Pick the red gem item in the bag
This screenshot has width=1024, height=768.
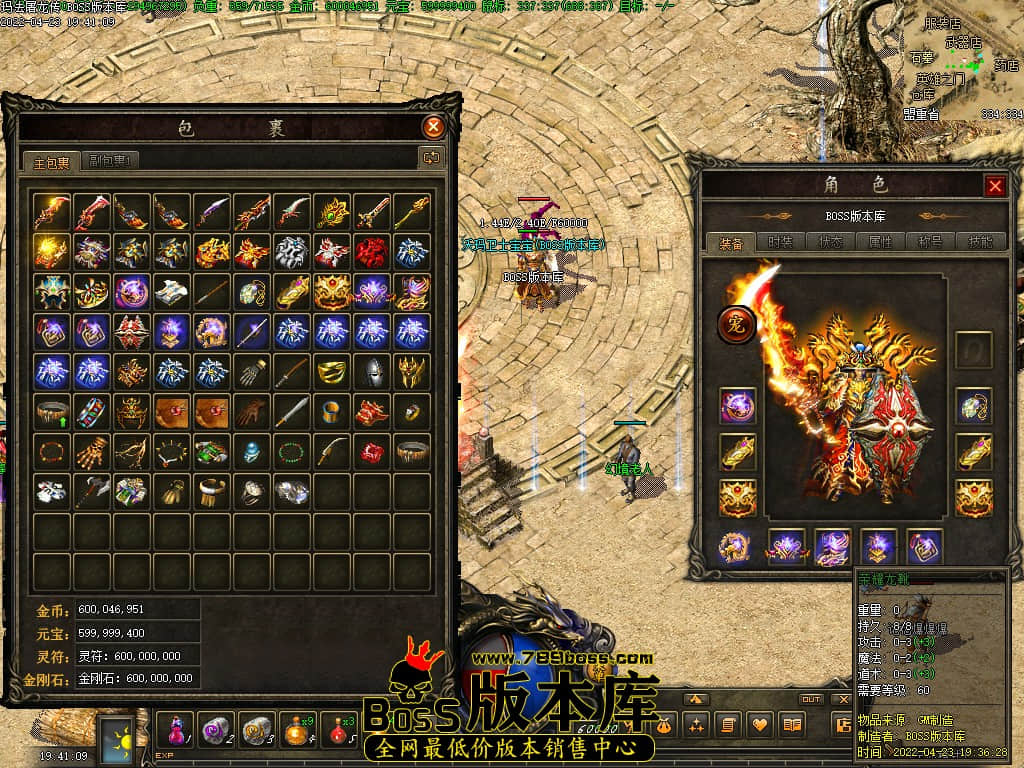pos(372,451)
